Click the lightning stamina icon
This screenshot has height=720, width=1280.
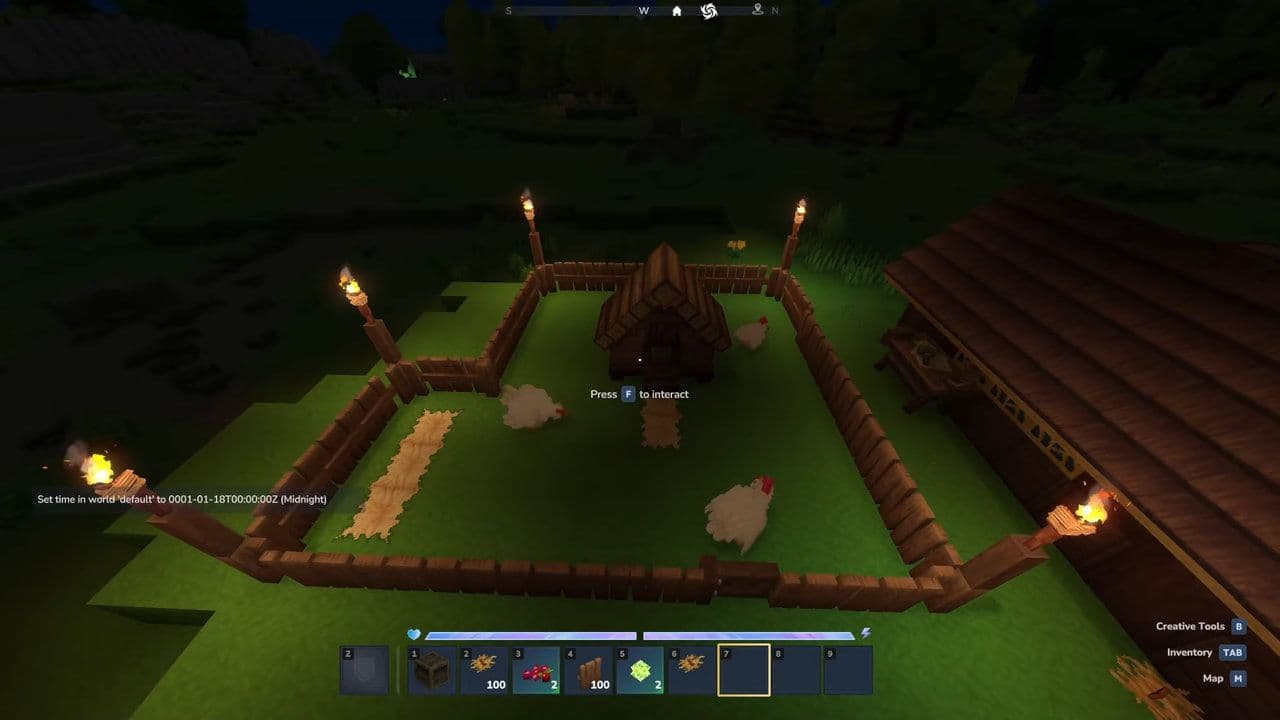[864, 632]
